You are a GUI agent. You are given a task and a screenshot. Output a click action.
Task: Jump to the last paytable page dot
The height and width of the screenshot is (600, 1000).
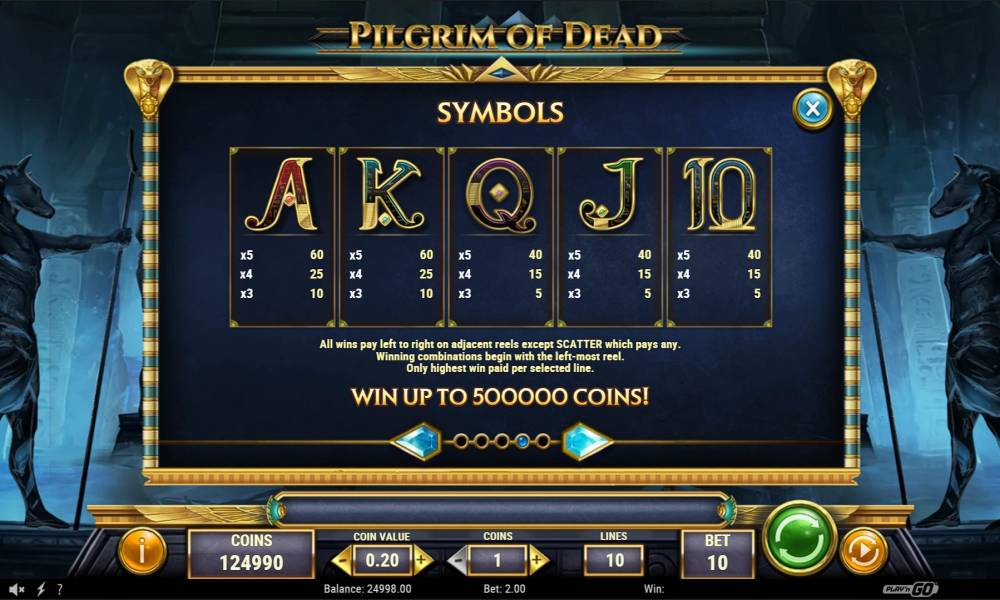[x=542, y=441]
